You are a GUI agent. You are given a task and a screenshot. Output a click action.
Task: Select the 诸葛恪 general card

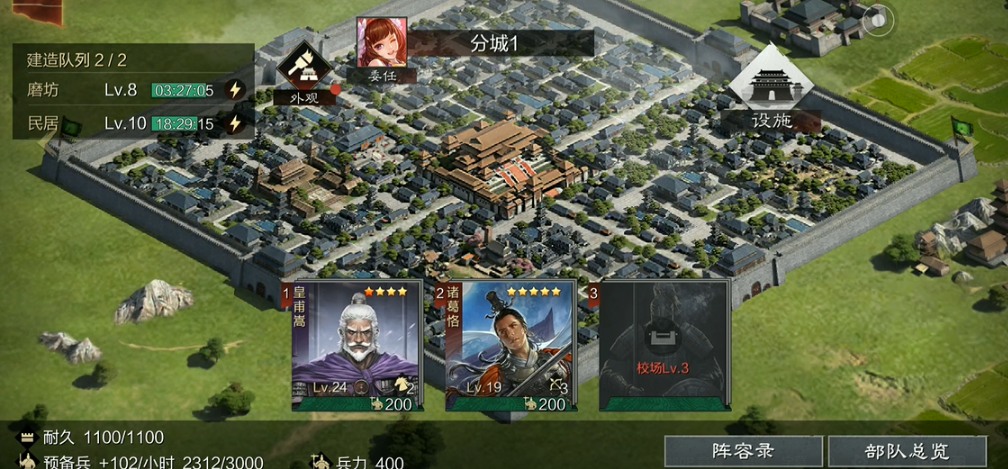[x=509, y=346]
